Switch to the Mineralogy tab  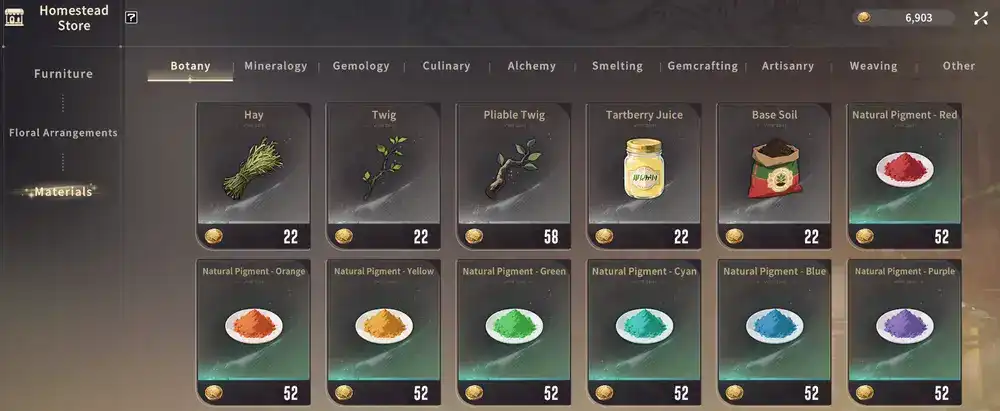(x=275, y=66)
